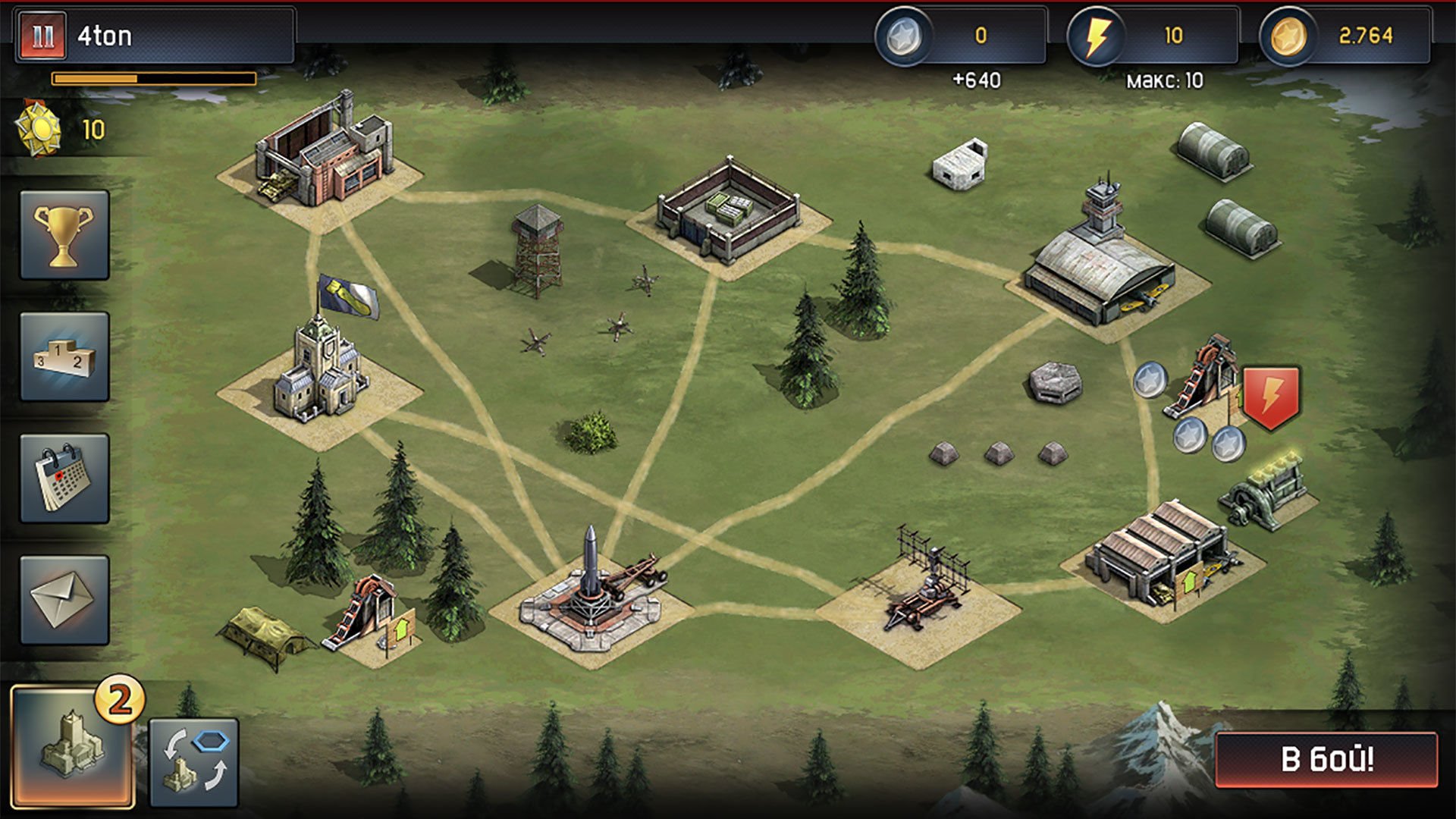Tap the green upgrade arrow on the warehouse
The height and width of the screenshot is (819, 1456).
1189,584
